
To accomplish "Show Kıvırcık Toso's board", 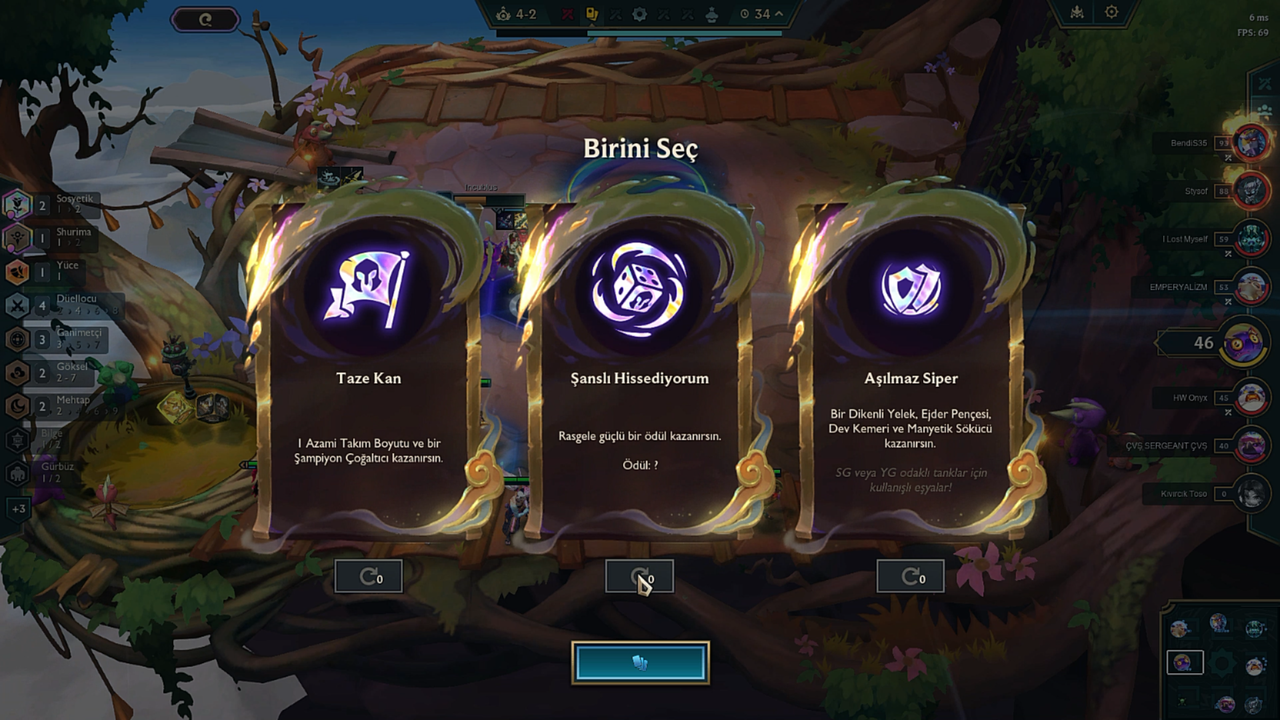I will click(1251, 493).
